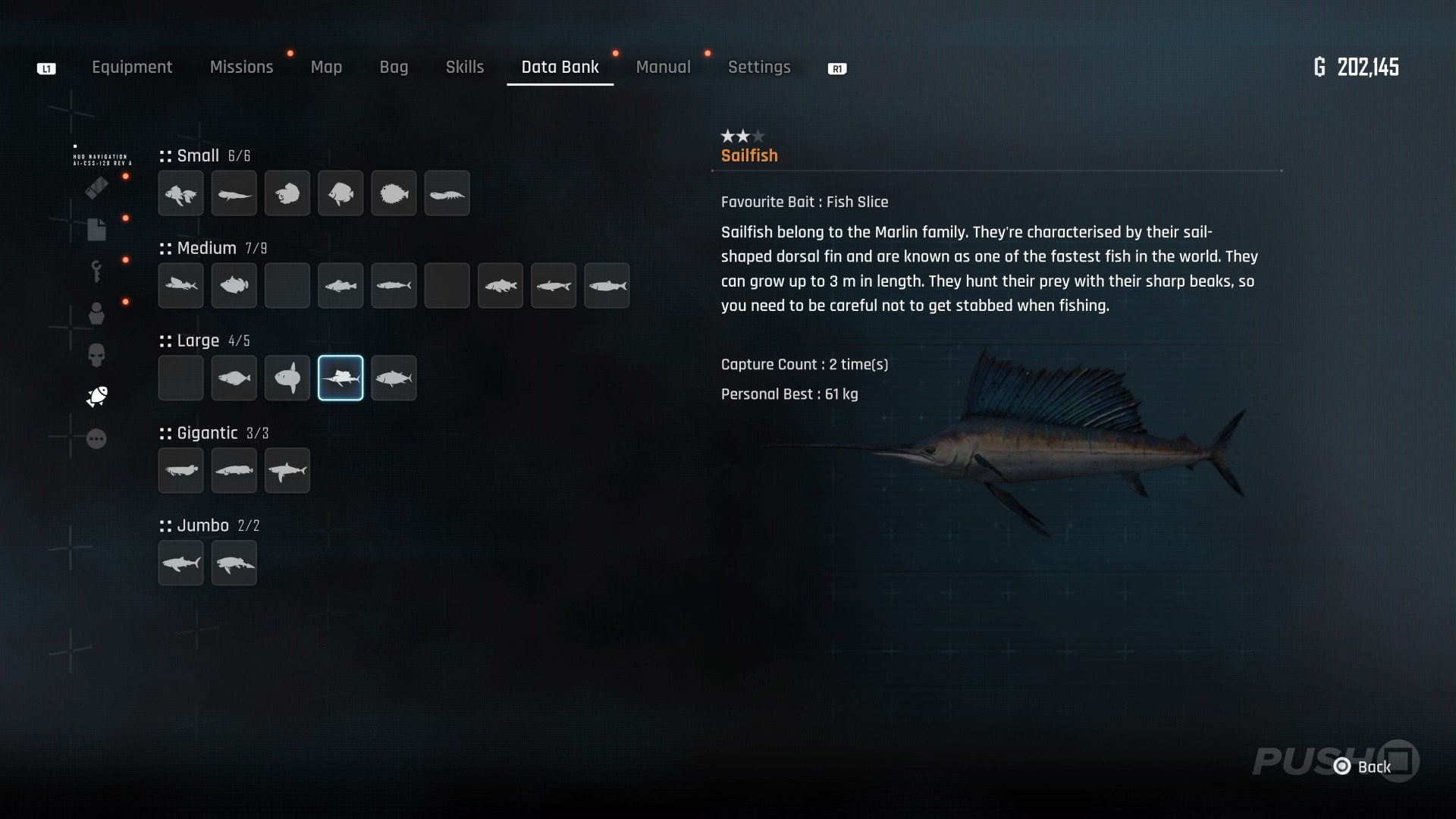
Task: Open the ellipsis category in sidebar
Action: (96, 438)
